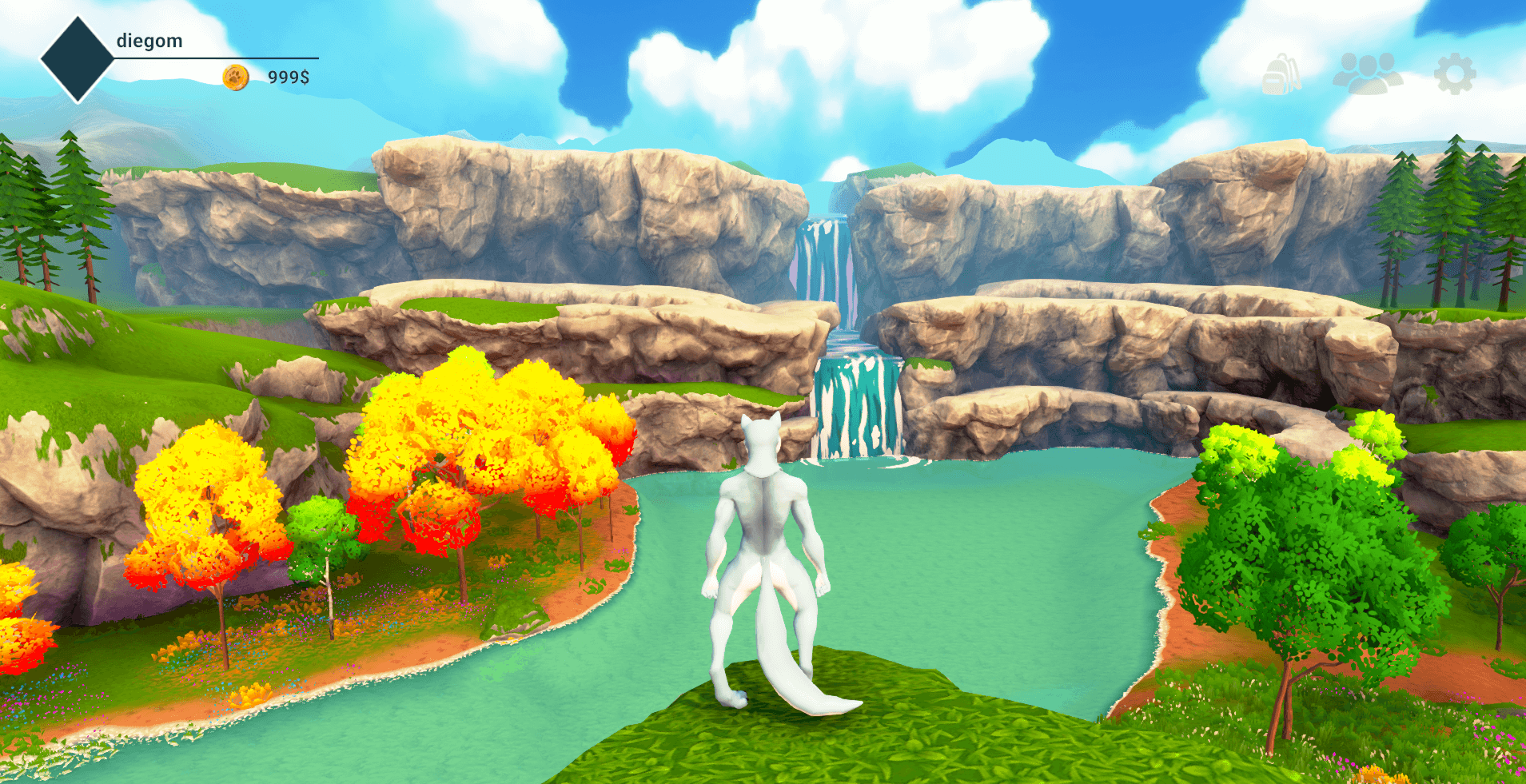Click the paw coin currency icon
Screen dimensions: 1526x784
(x=234, y=77)
